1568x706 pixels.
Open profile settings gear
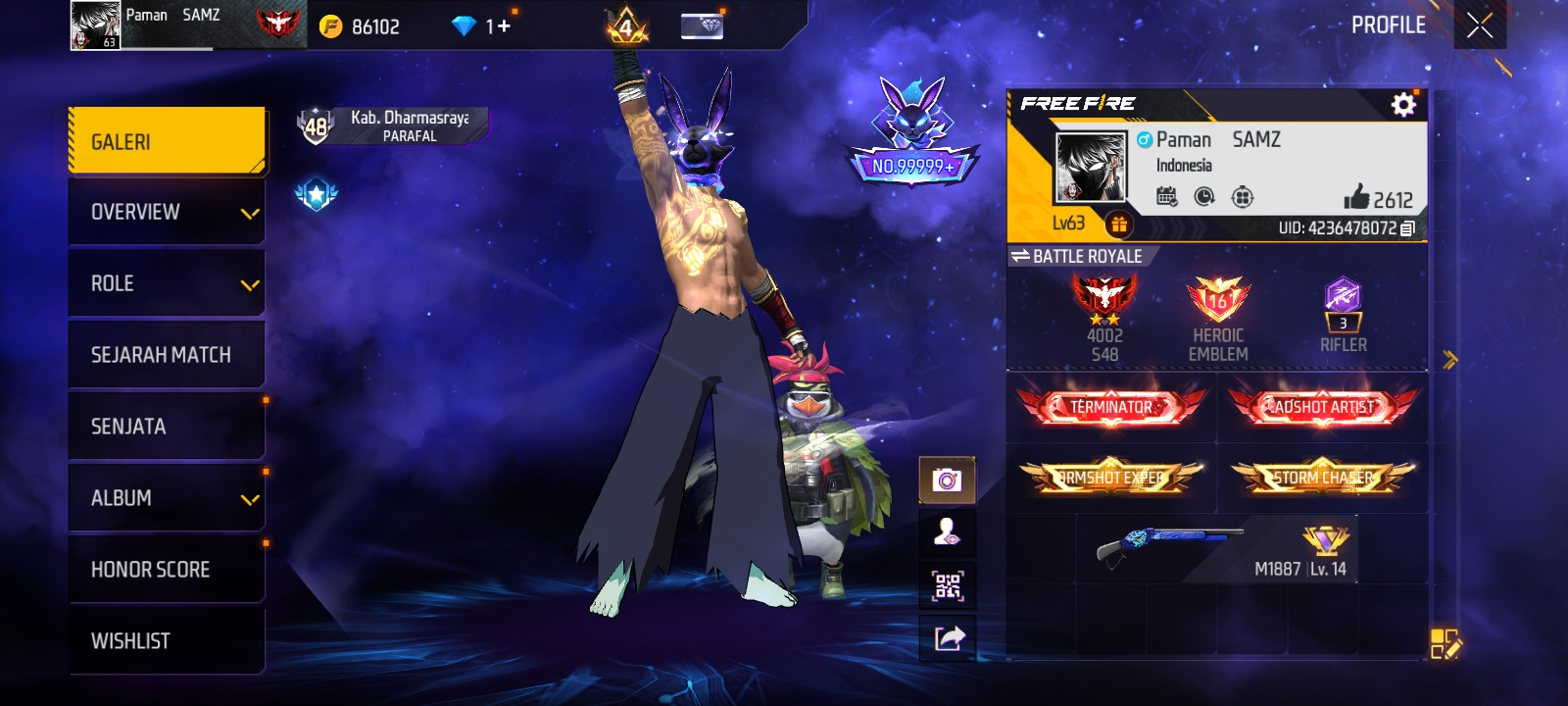1403,104
